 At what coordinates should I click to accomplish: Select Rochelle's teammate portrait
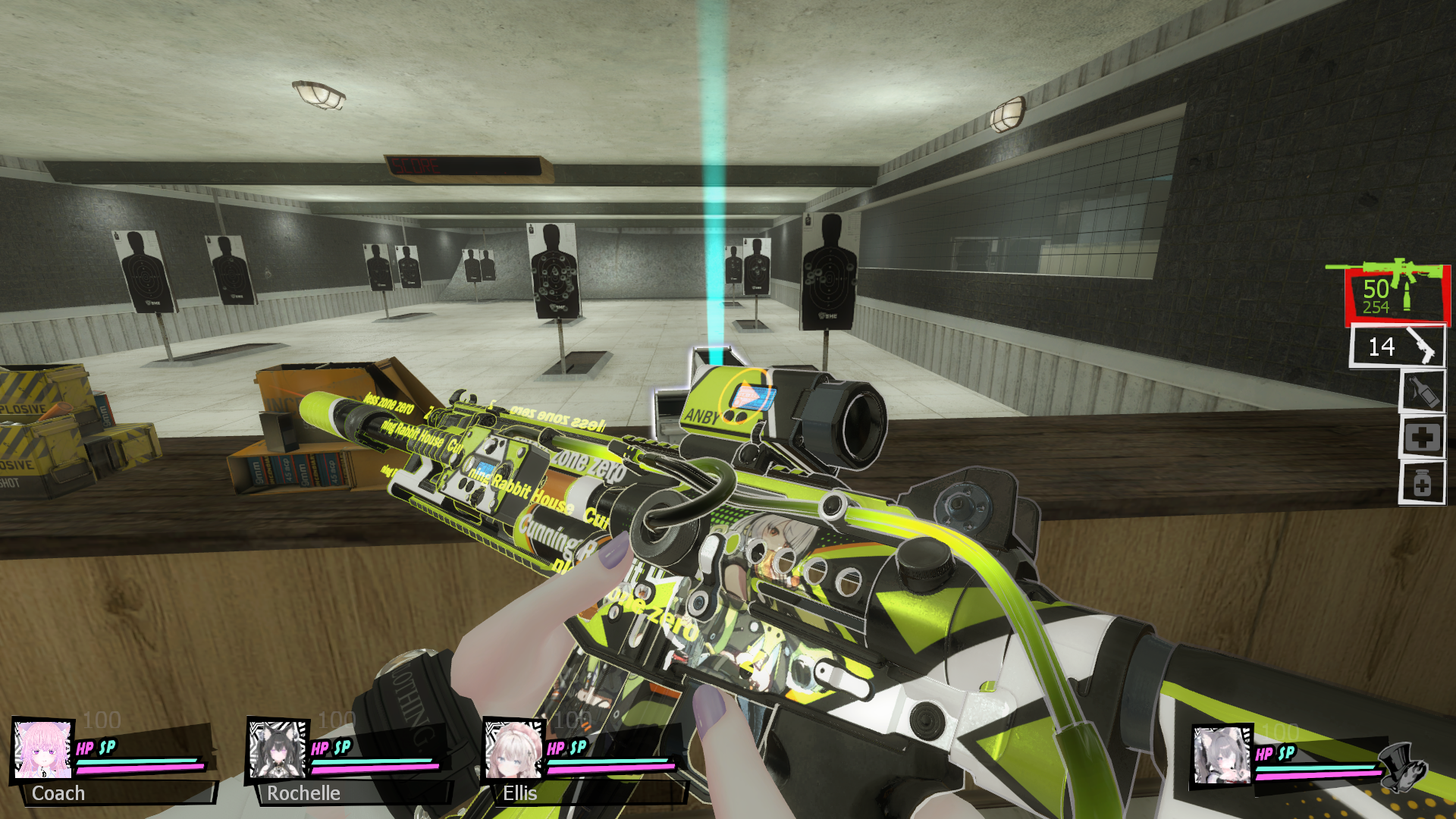pos(278,749)
